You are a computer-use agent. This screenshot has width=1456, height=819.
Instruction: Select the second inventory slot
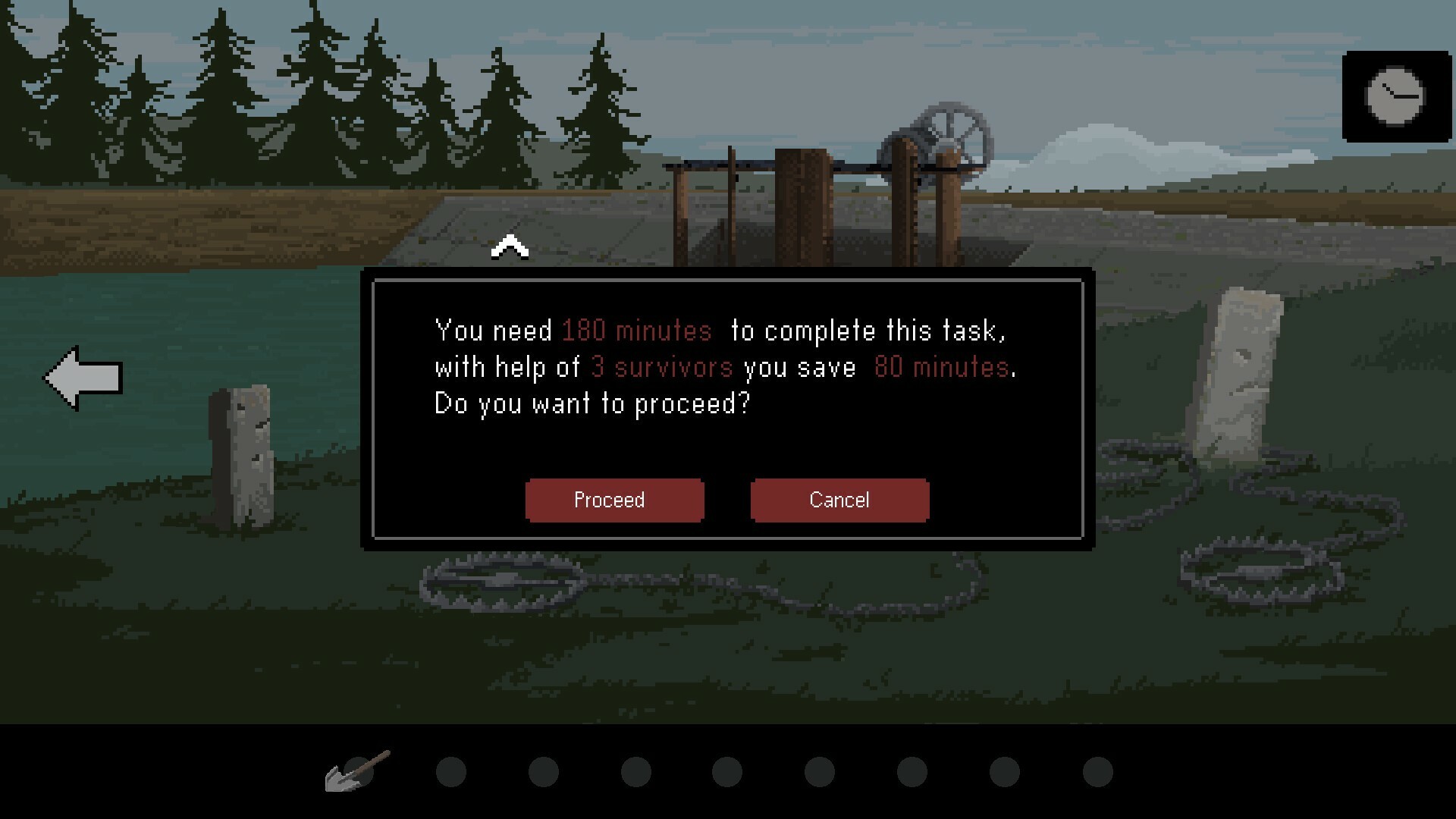(451, 770)
